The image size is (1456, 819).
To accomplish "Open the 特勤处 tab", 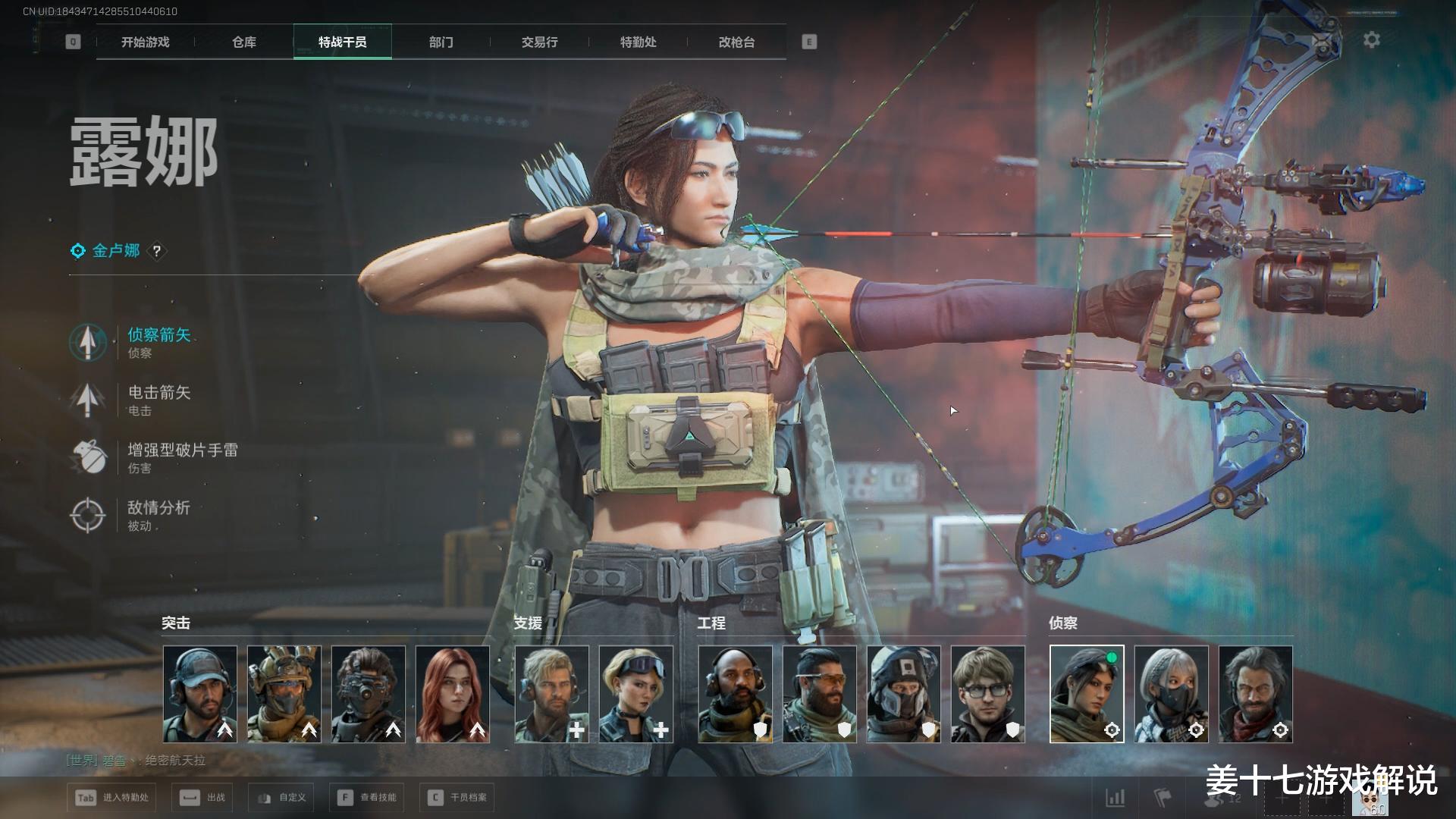I will [639, 42].
